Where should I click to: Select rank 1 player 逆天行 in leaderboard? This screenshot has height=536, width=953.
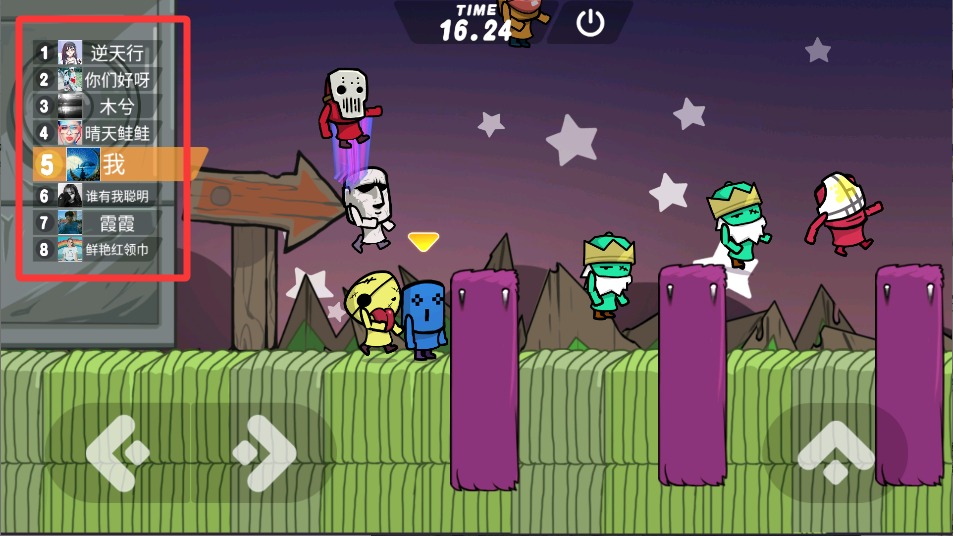[96, 53]
